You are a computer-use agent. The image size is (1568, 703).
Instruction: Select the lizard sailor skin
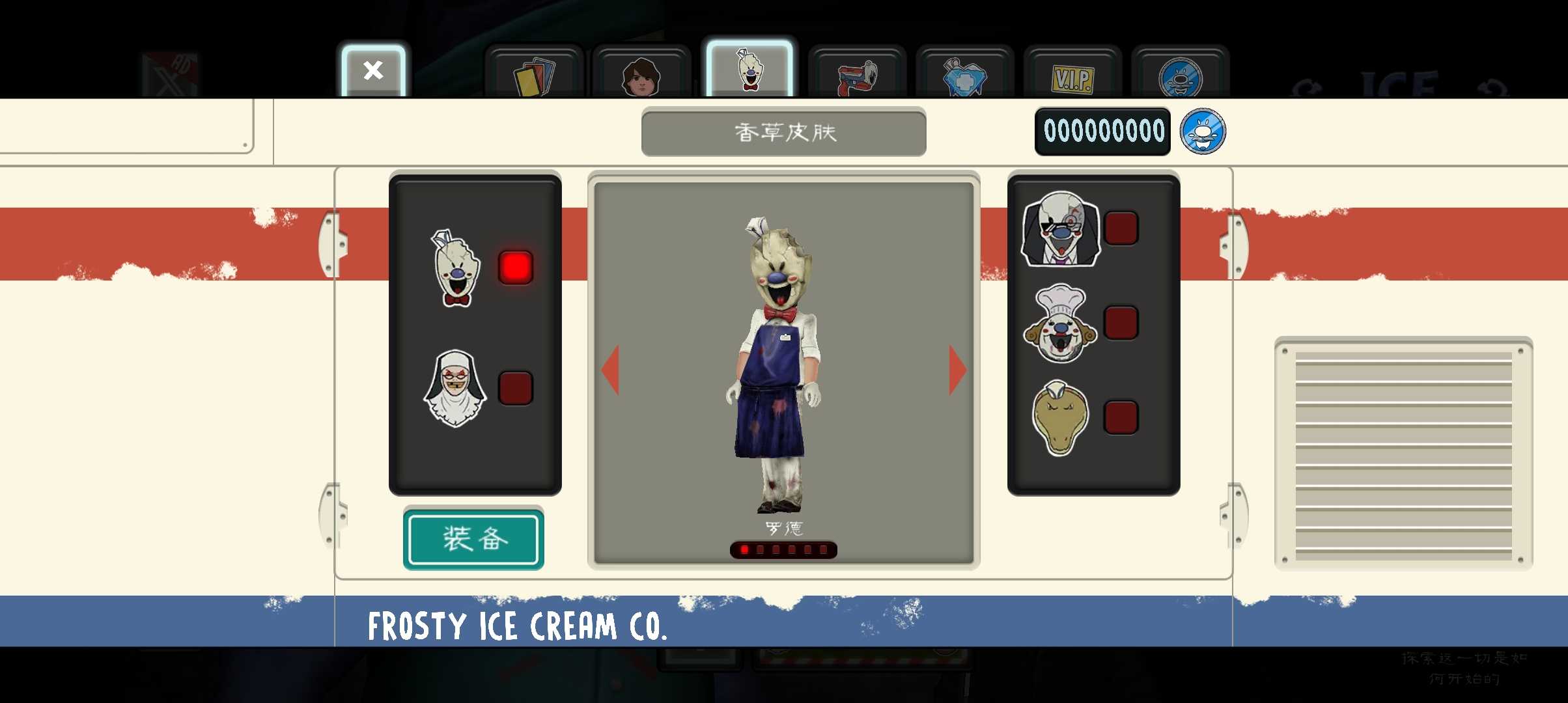point(1060,418)
